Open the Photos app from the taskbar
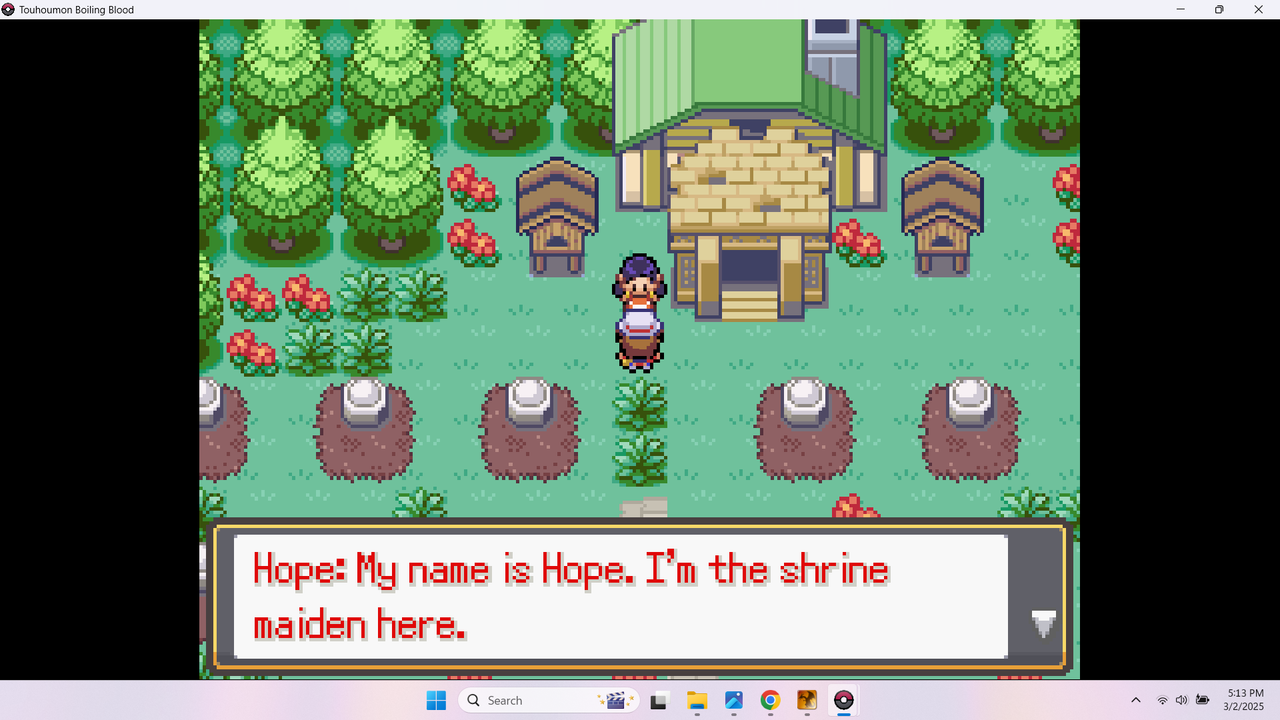The image size is (1280, 720). [734, 700]
